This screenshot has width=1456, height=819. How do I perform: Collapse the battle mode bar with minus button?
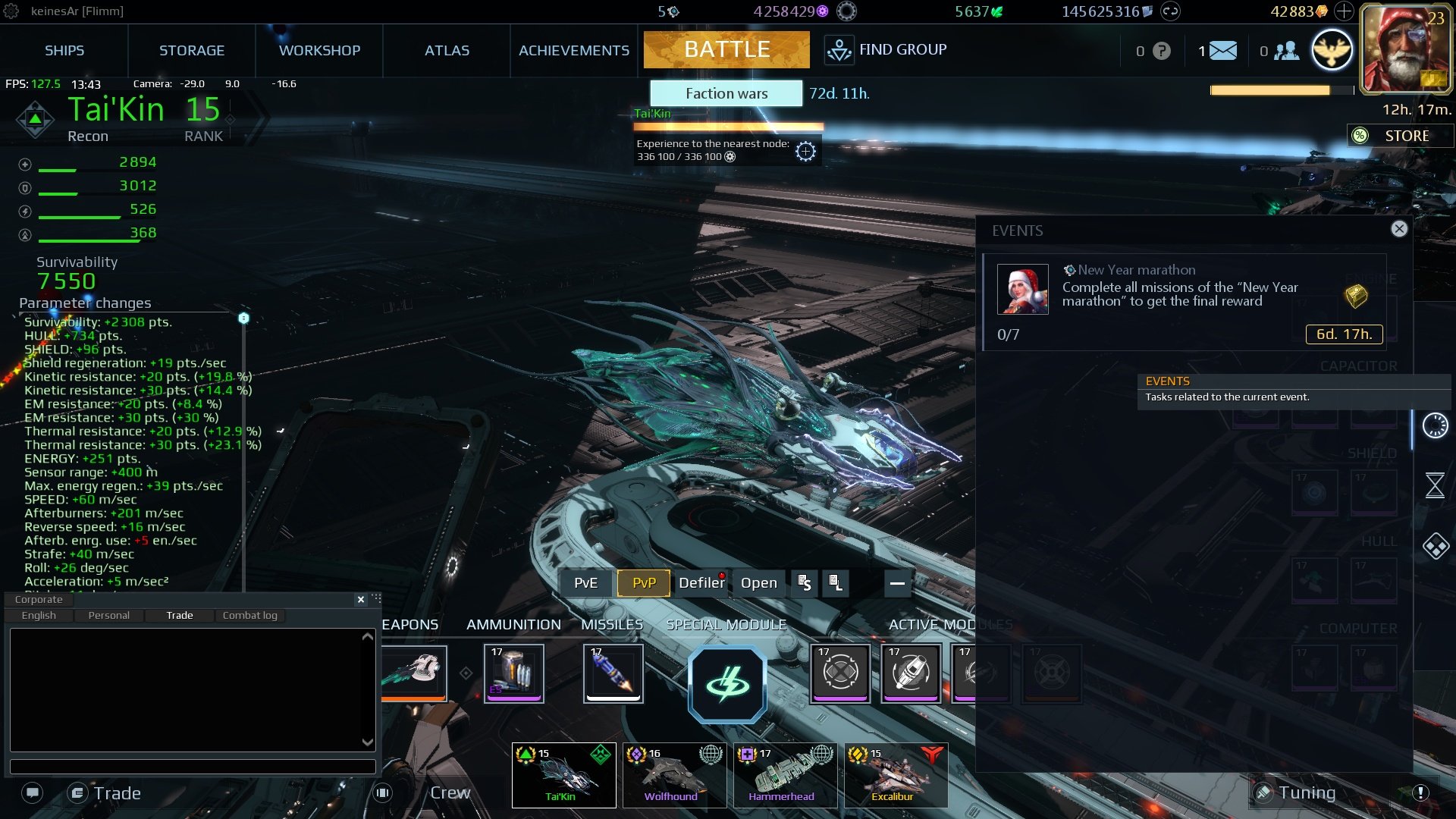pyautogui.click(x=897, y=584)
